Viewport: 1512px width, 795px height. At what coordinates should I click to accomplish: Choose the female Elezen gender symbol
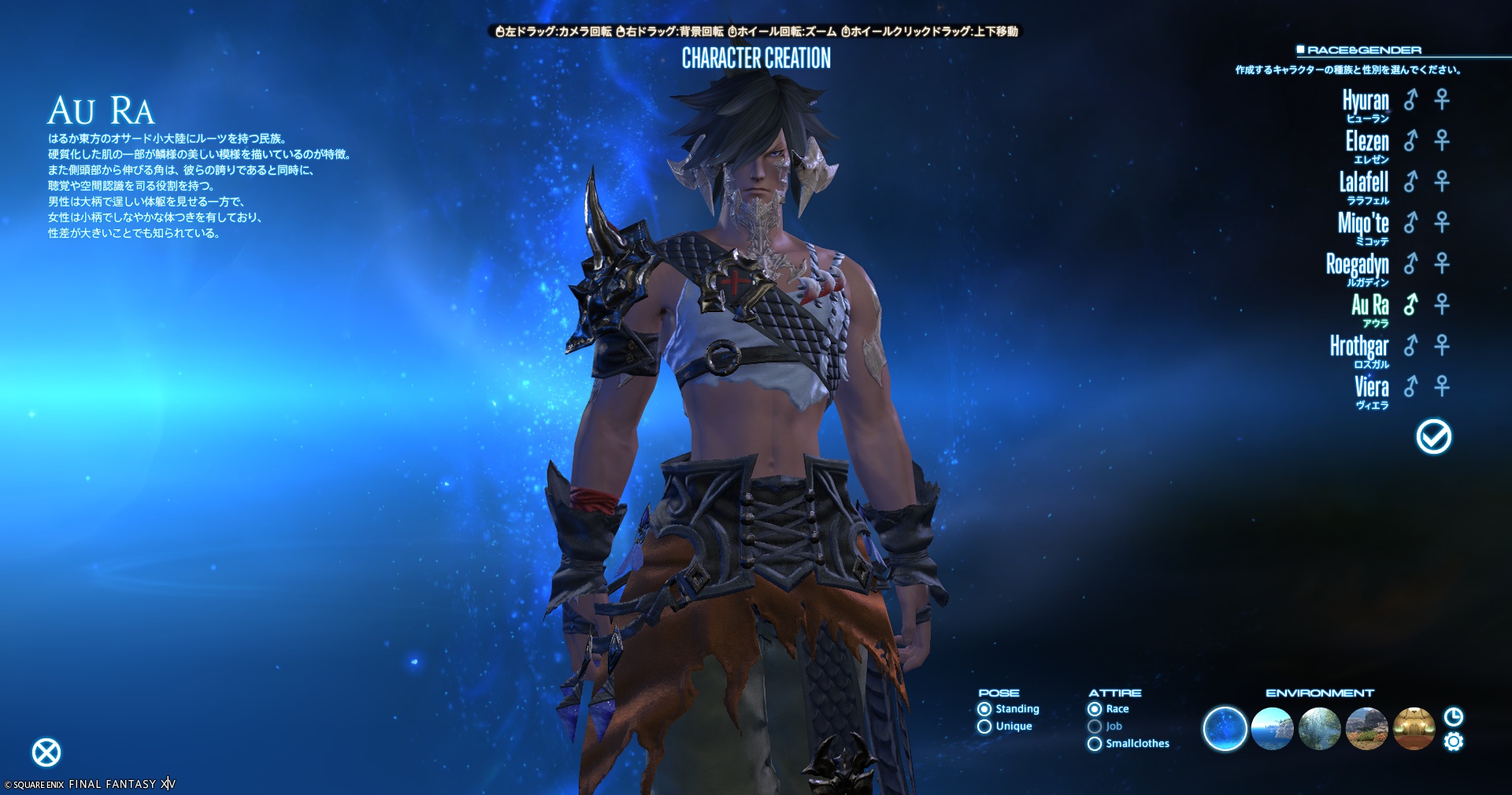click(x=1442, y=141)
